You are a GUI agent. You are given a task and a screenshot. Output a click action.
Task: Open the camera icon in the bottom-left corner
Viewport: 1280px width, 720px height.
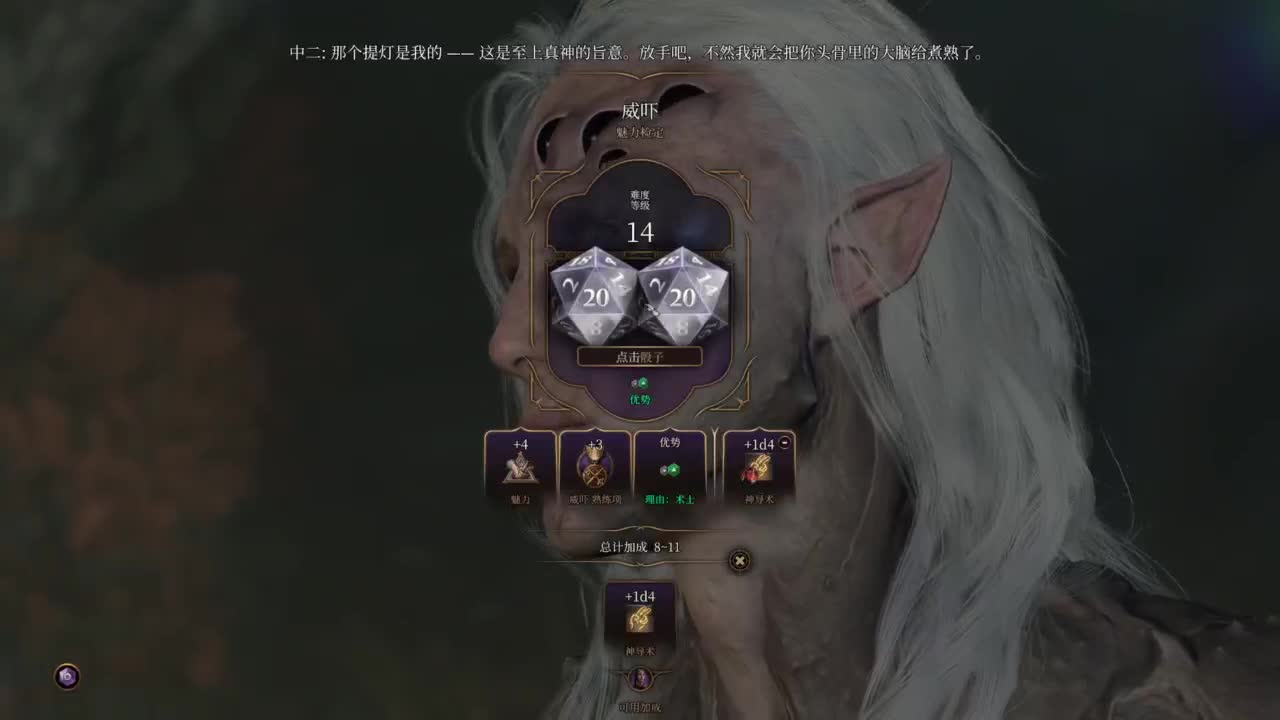[66, 677]
